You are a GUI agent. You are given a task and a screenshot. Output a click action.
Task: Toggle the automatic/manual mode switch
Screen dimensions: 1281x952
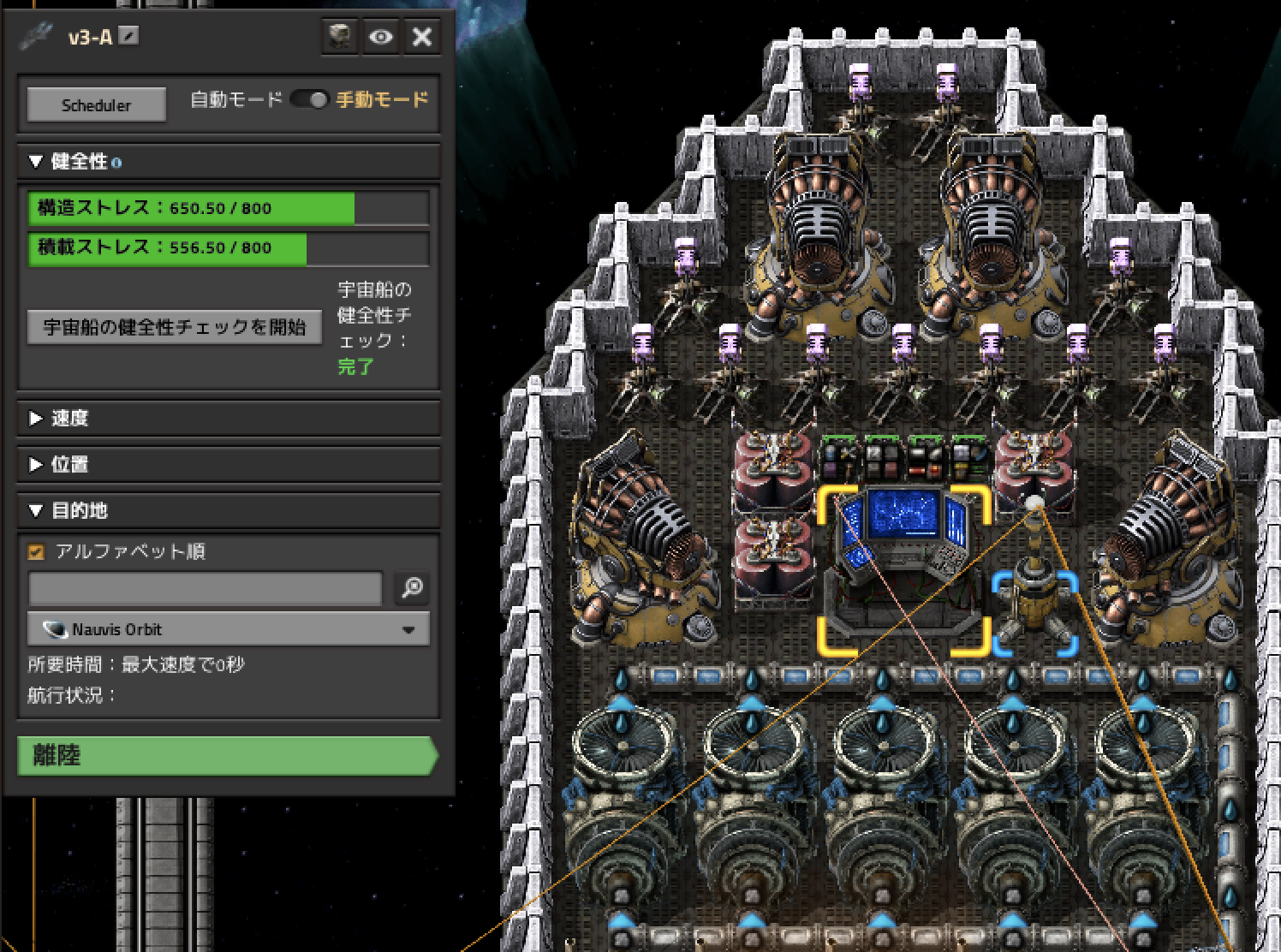click(309, 100)
